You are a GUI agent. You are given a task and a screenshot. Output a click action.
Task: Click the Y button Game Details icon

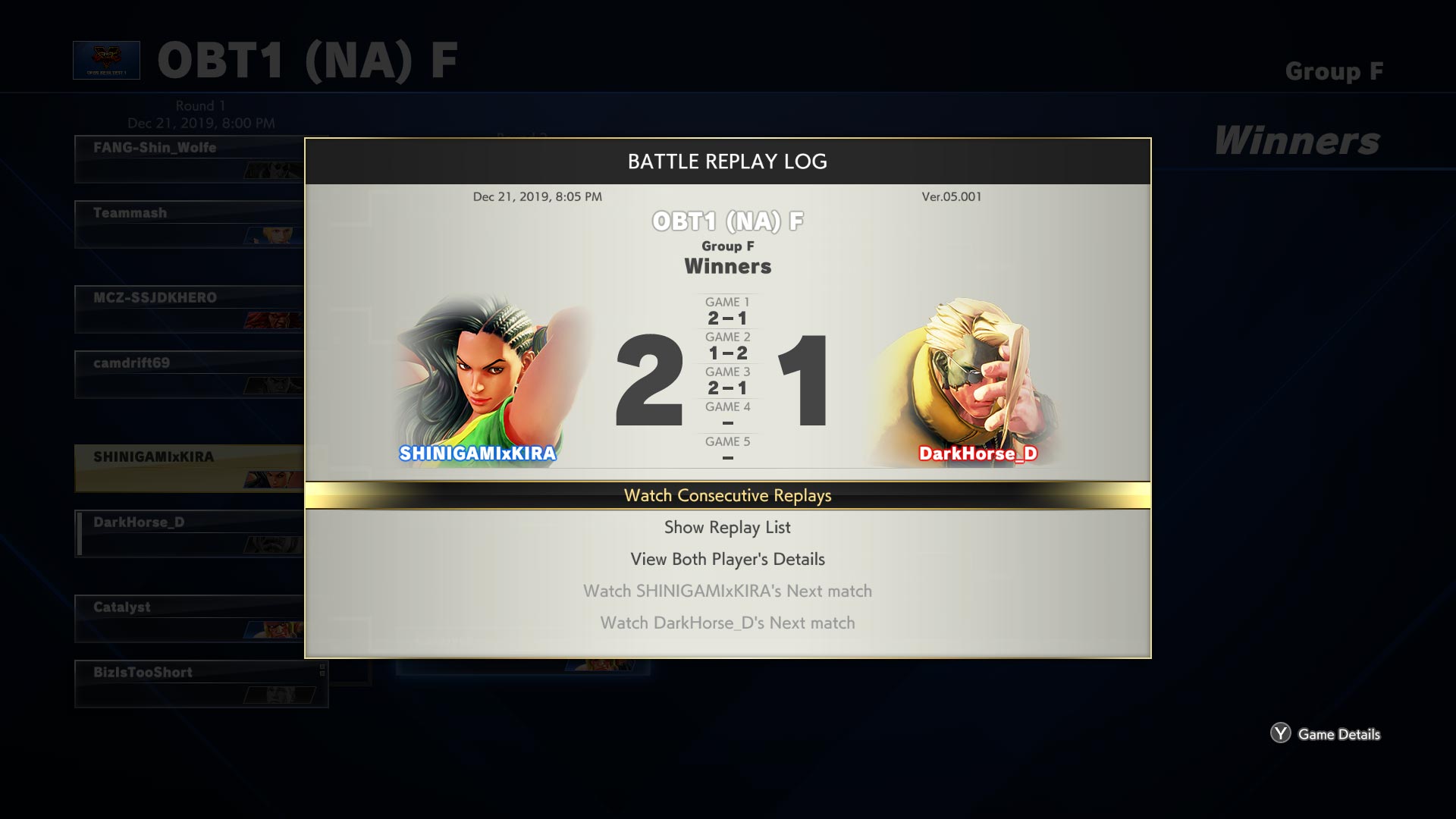click(x=1282, y=734)
